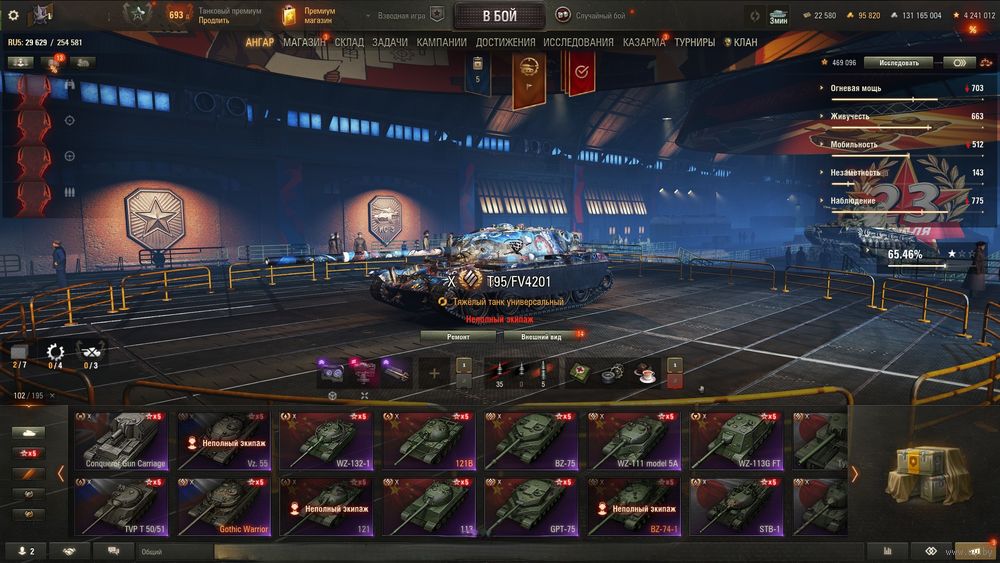
Task: Open the ИССЛЕДОВАНИЯ tab
Action: [x=578, y=42]
